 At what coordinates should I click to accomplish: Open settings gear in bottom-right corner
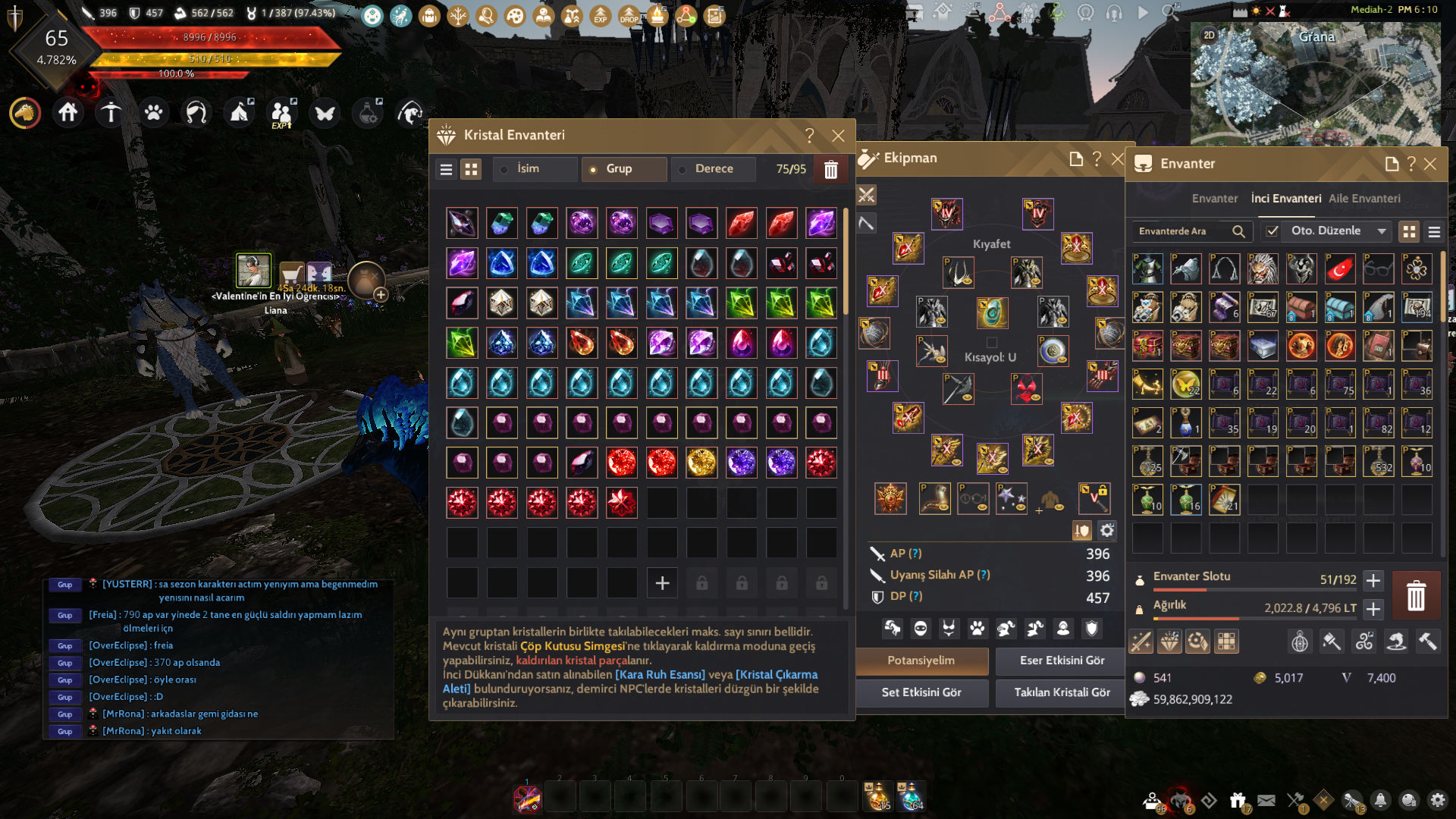[x=1437, y=800]
